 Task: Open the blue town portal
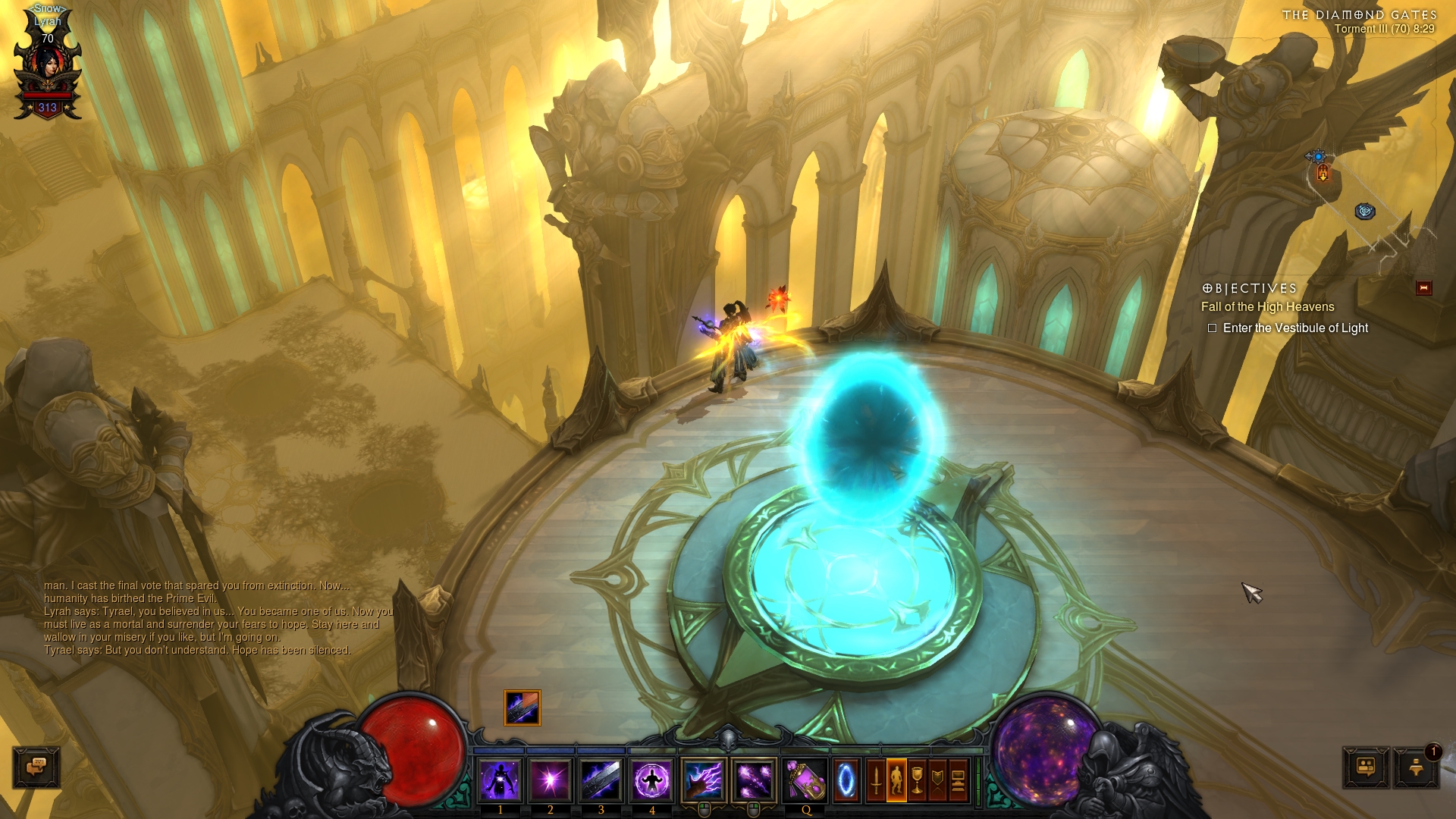click(846, 780)
